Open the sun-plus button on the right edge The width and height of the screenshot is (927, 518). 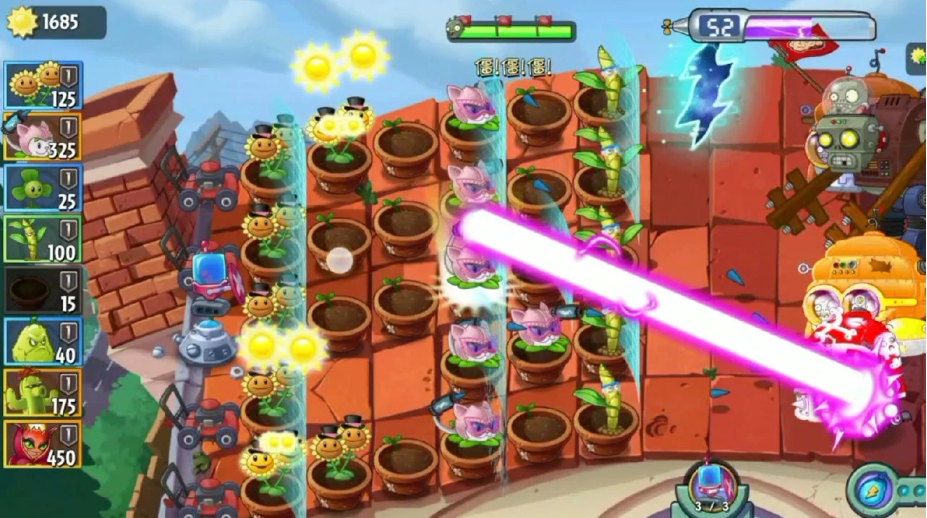915,57
